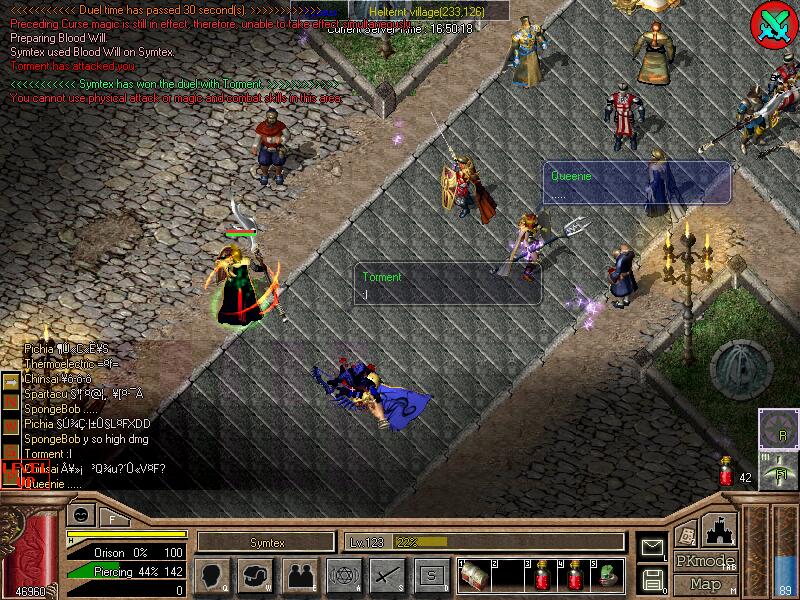Open the Map button
The height and width of the screenshot is (600, 800).
[706, 584]
